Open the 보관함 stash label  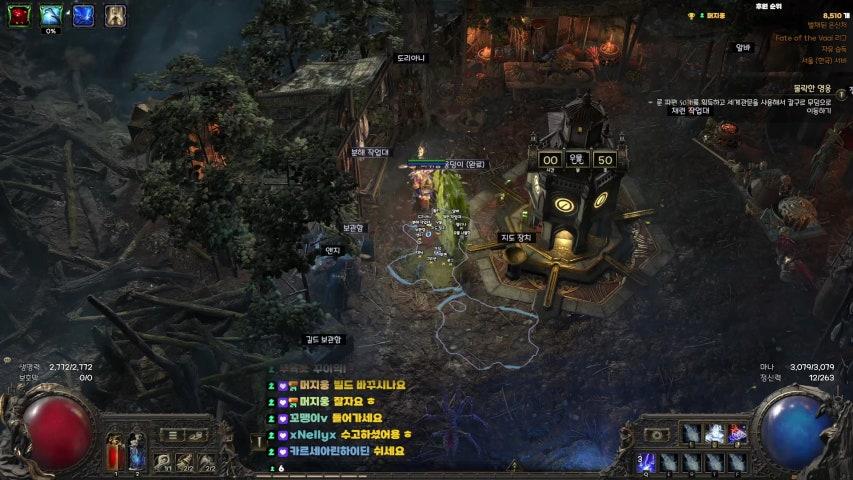point(355,228)
